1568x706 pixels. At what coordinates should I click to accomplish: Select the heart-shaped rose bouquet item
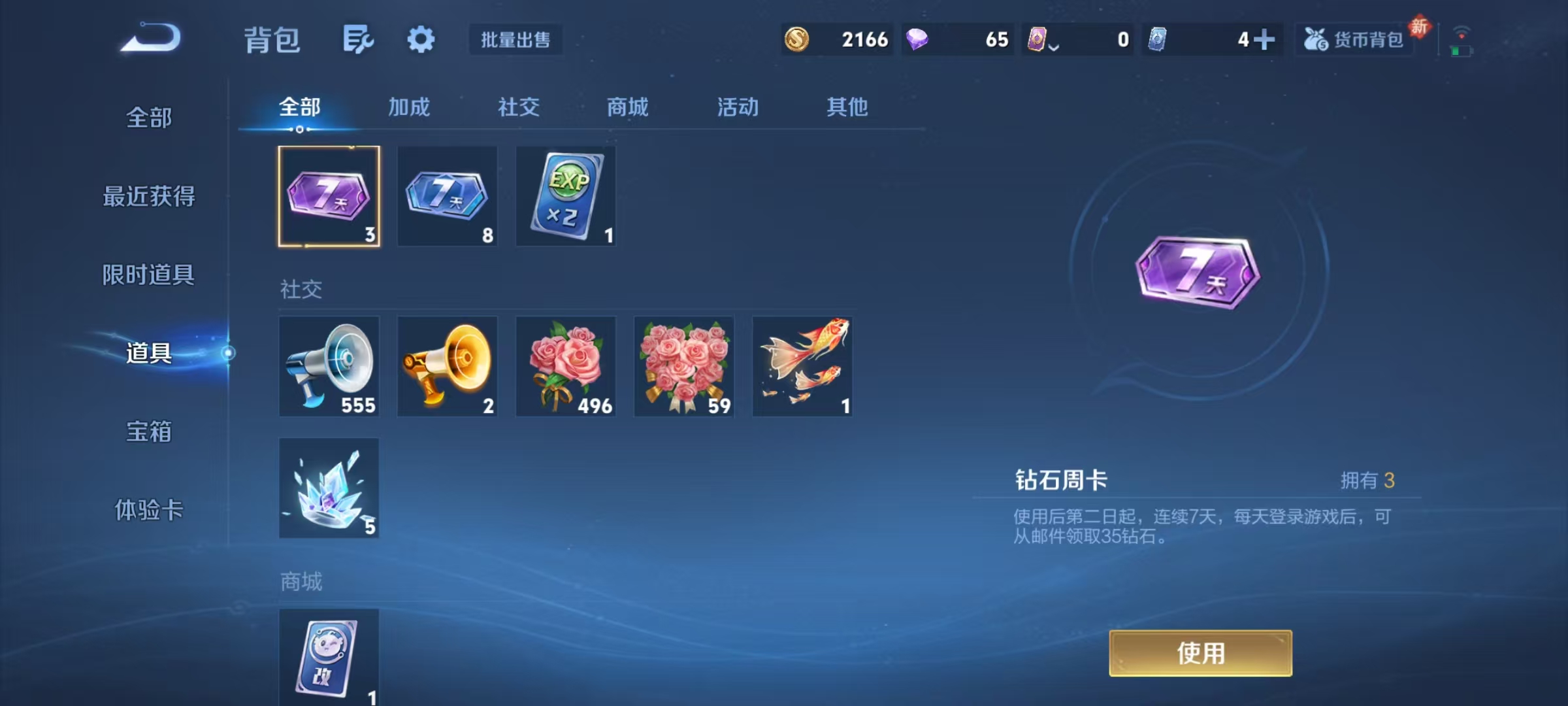tap(684, 366)
